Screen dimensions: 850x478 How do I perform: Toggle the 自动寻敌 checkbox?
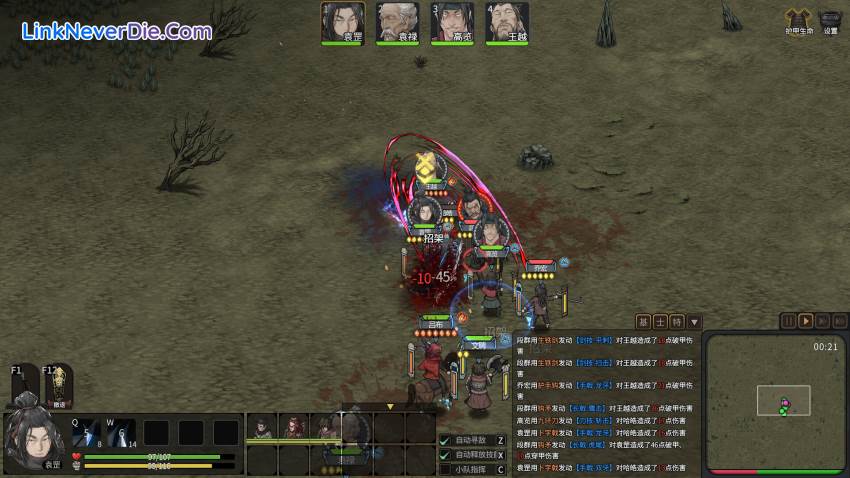tap(445, 440)
